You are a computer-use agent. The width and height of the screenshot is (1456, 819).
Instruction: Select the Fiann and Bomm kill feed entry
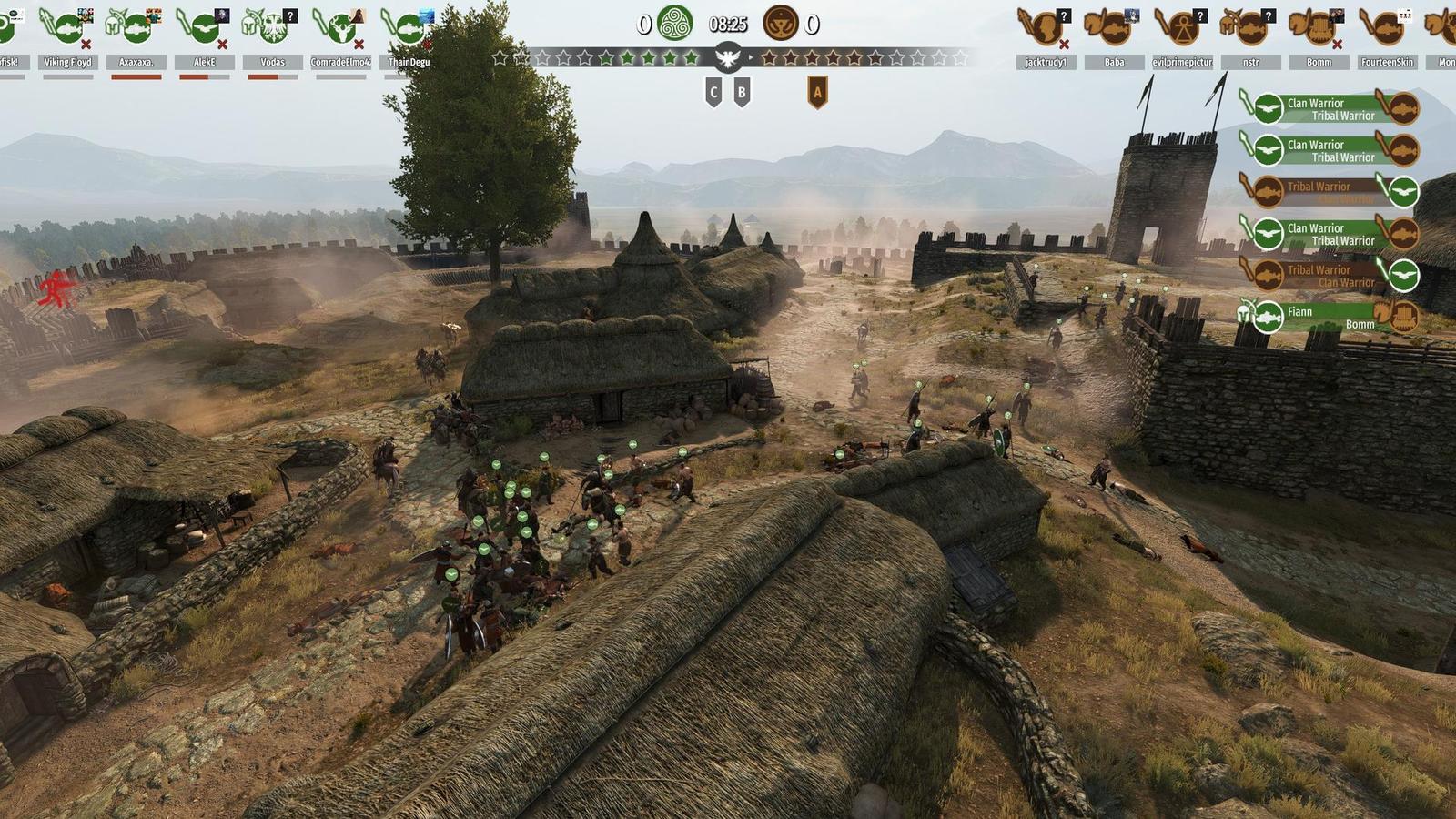(x=1330, y=317)
